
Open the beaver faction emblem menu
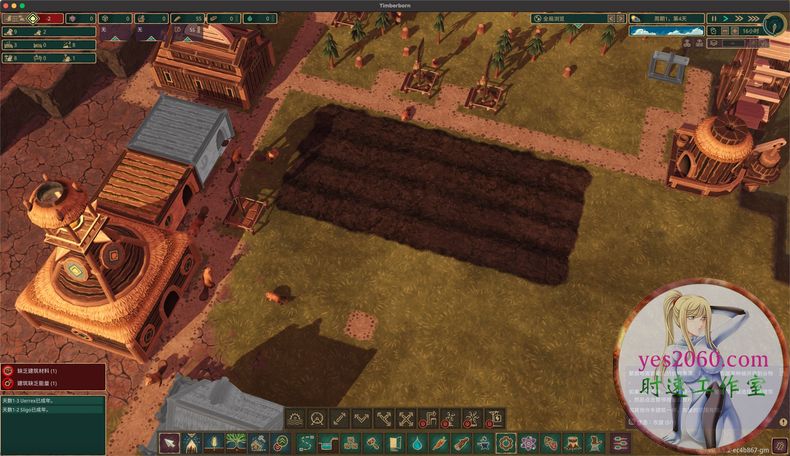click(x=775, y=24)
